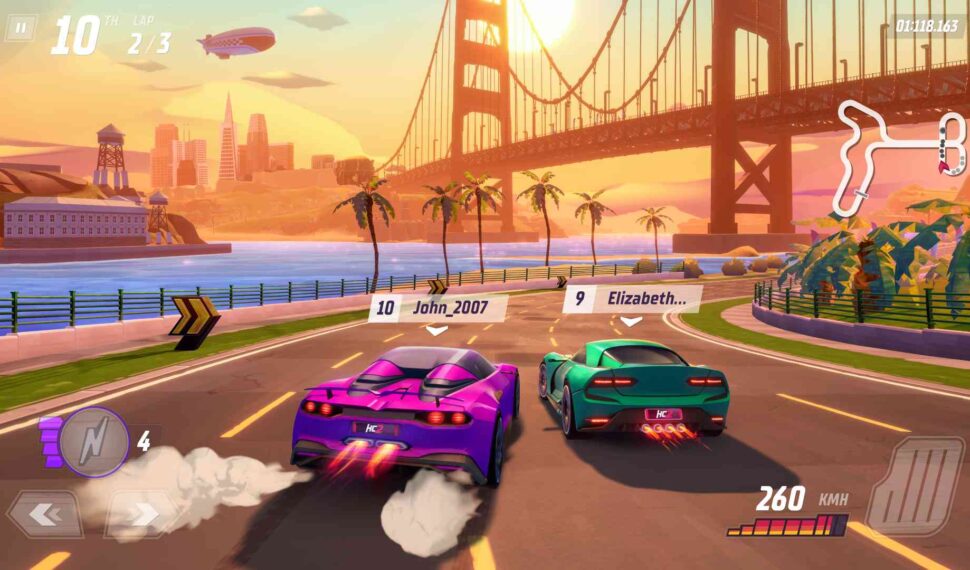
Task: Activate the nitro boost button
Action: (94, 441)
